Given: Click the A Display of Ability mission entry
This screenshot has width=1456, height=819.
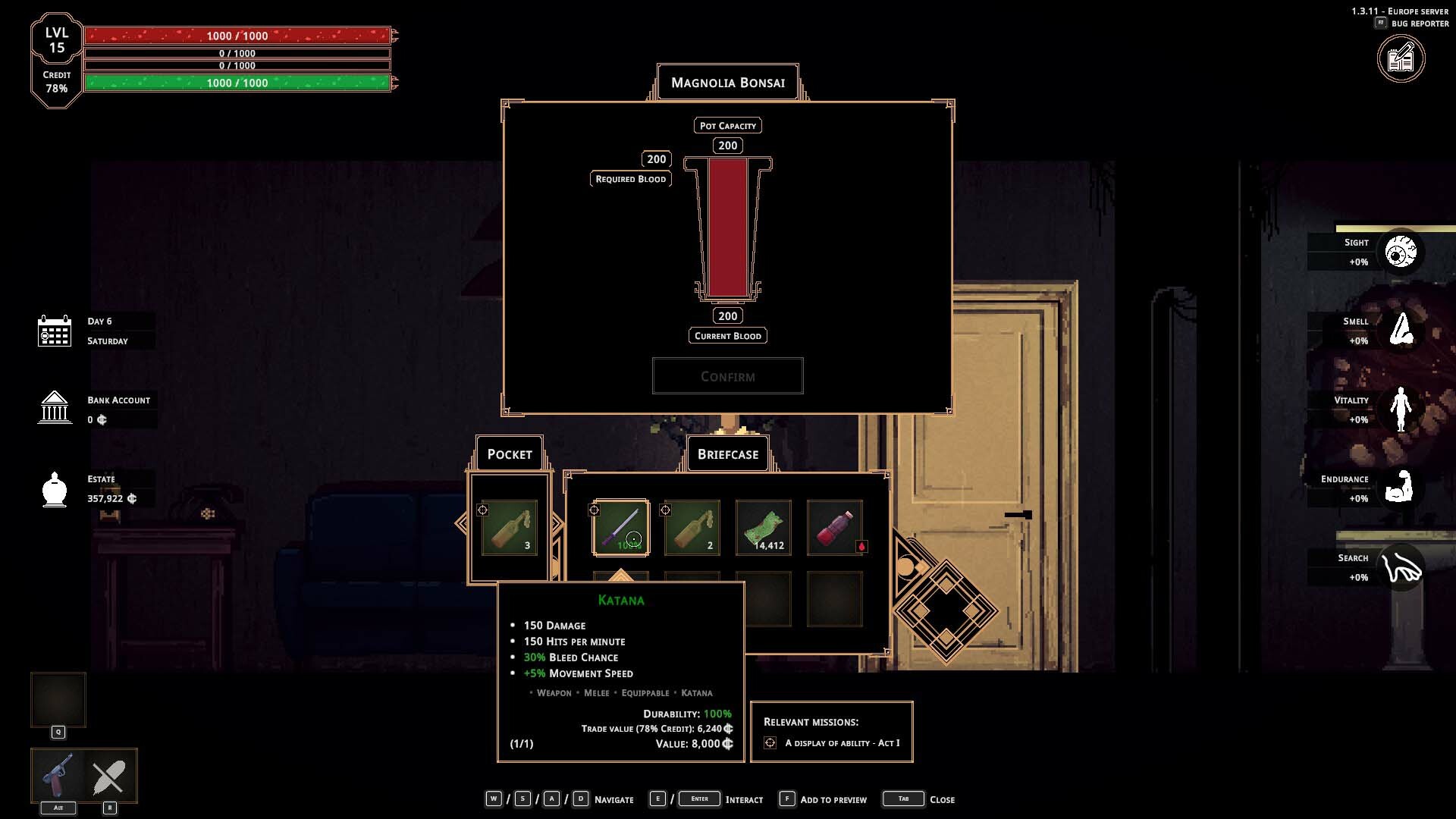Looking at the screenshot, I should [x=842, y=743].
